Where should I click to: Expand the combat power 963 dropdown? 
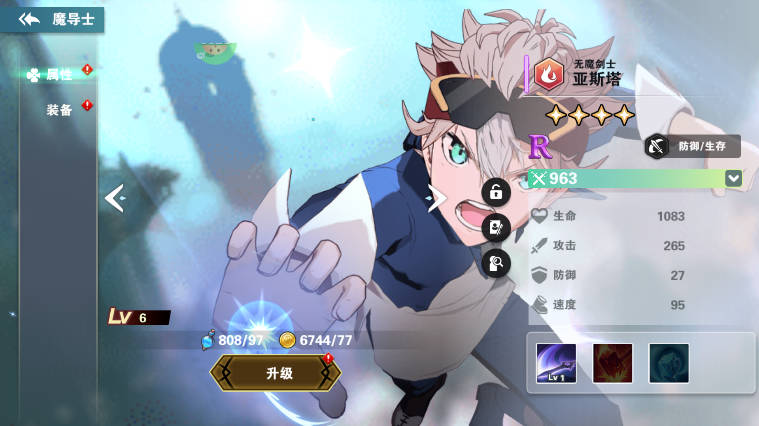(734, 178)
